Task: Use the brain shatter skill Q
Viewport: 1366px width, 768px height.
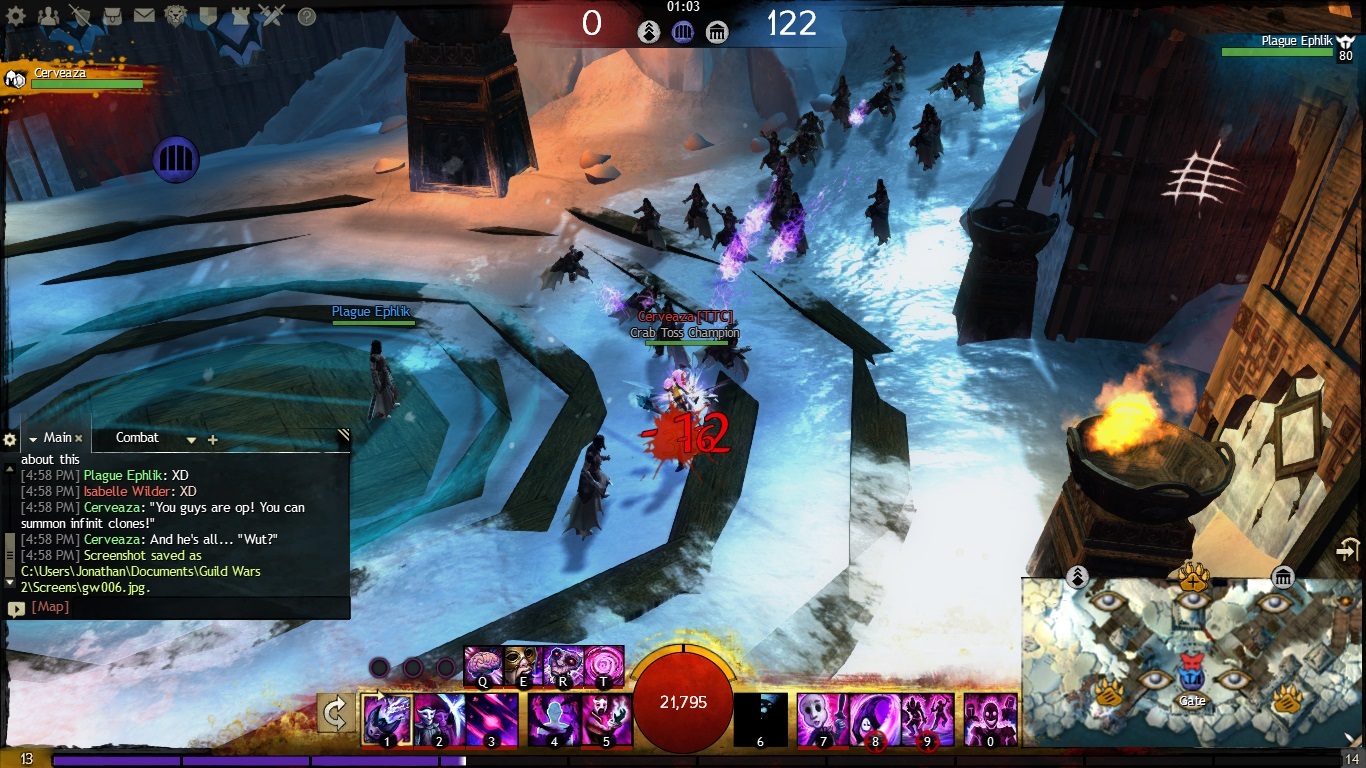Action: coord(483,665)
